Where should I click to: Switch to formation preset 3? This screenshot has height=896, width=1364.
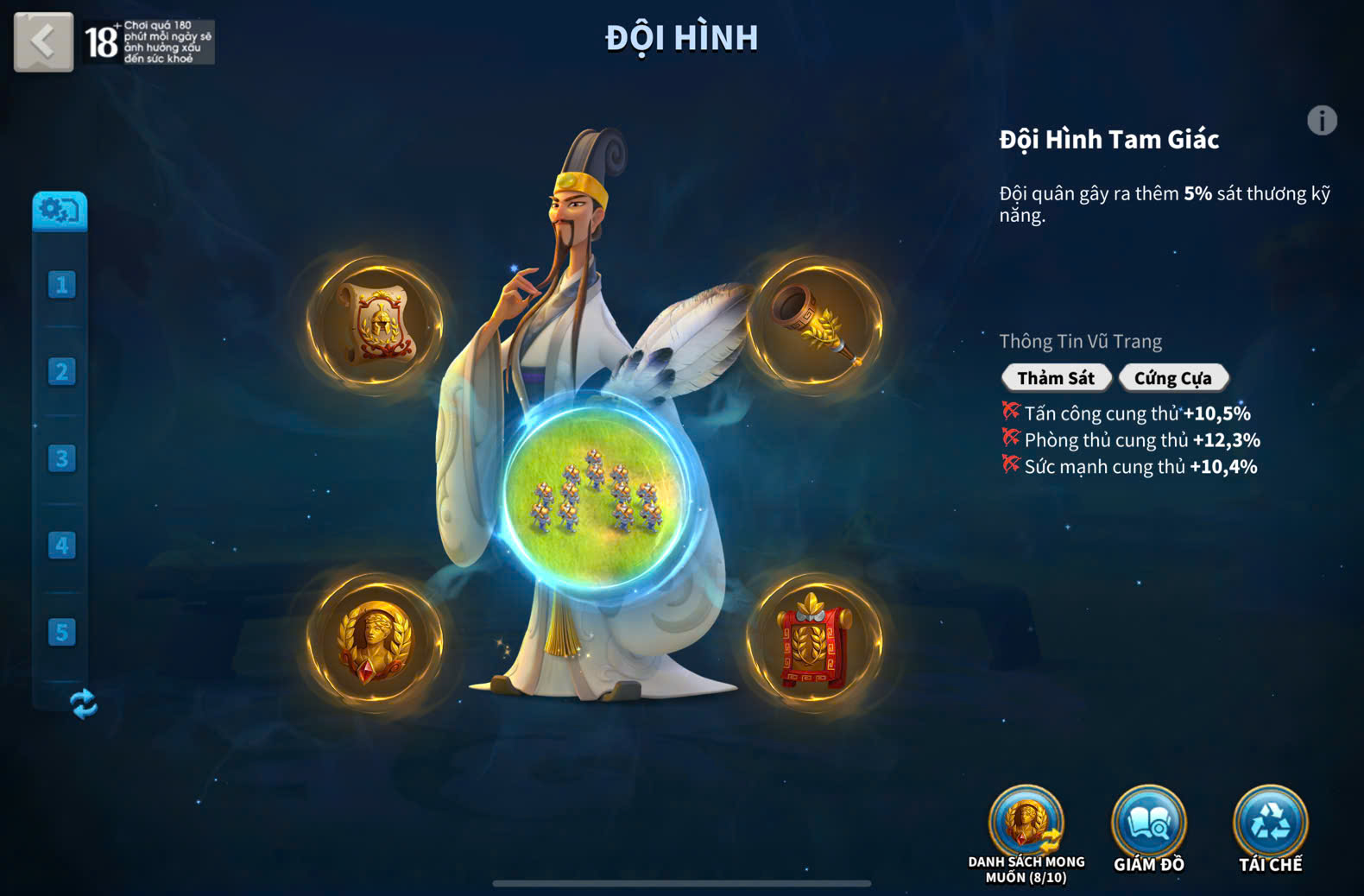61,458
